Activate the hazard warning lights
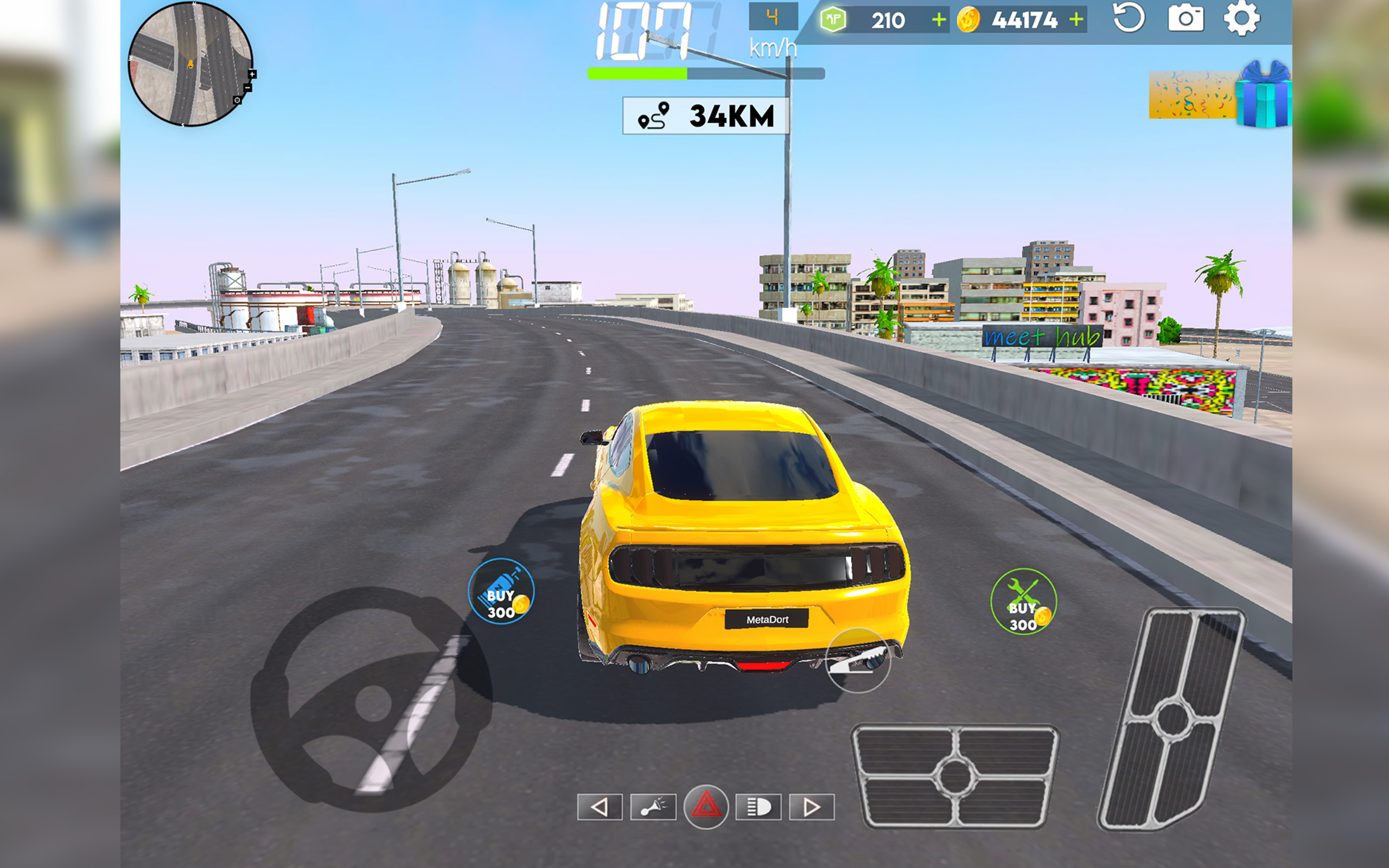This screenshot has height=868, width=1389. (706, 806)
